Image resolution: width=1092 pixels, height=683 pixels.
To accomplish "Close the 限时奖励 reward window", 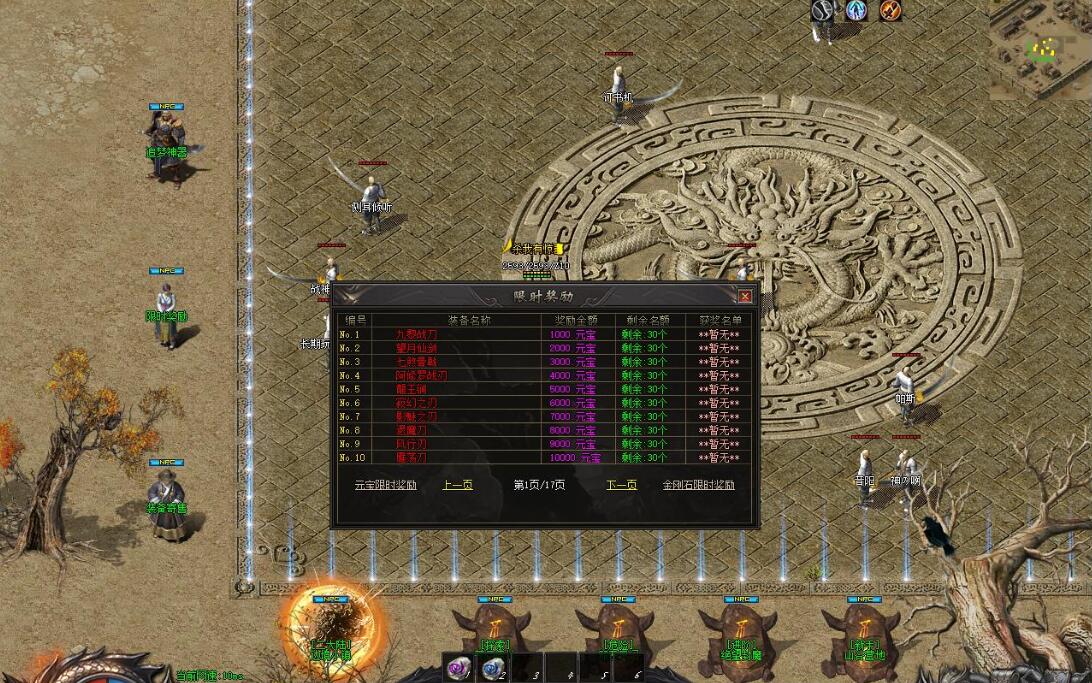I will 745,296.
